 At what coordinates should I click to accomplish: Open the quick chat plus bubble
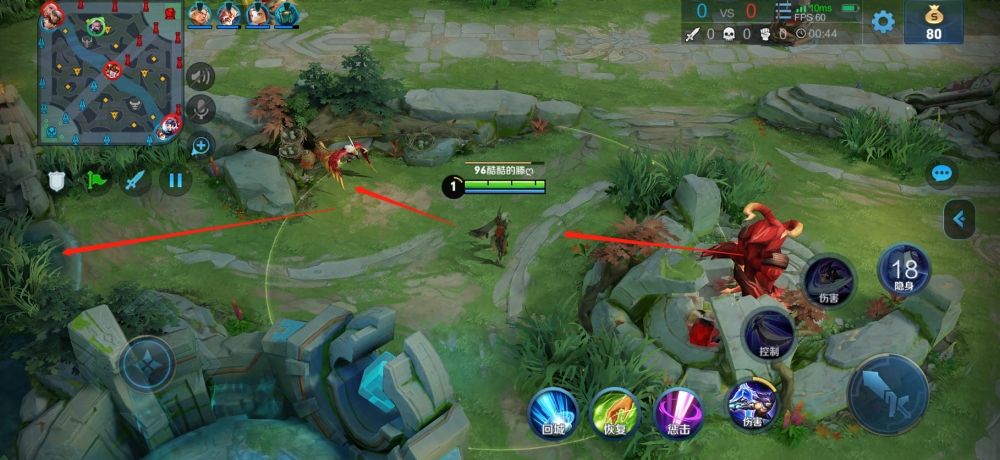click(x=201, y=146)
